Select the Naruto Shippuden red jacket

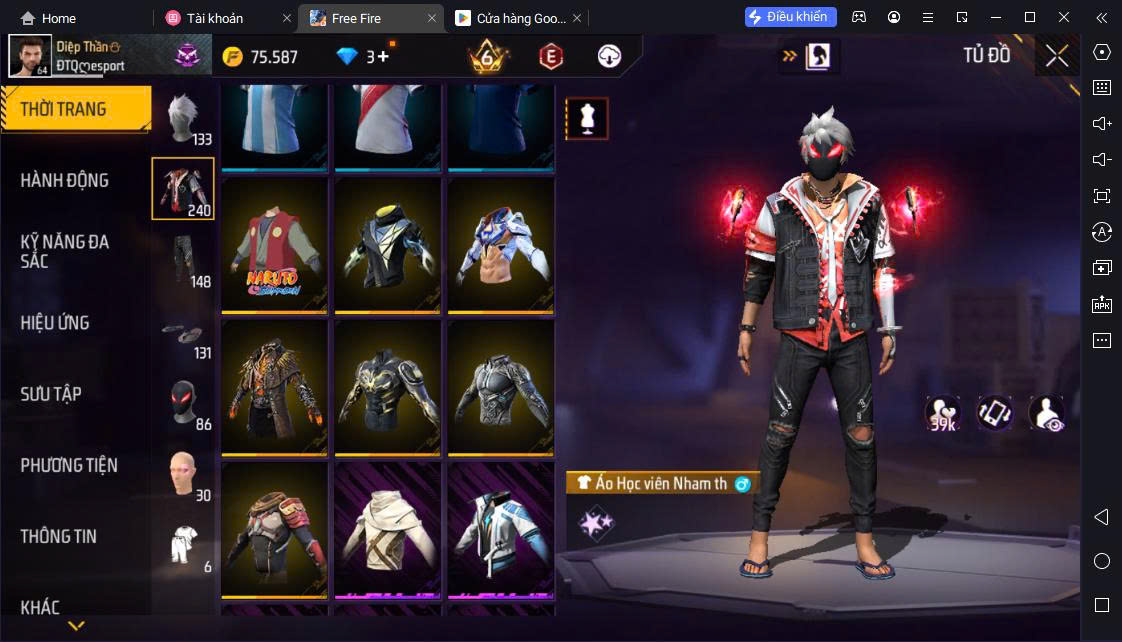(x=275, y=245)
